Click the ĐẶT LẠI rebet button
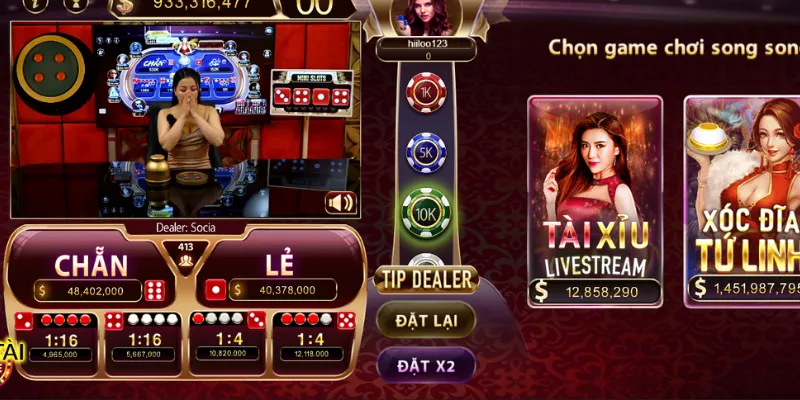 pos(425,320)
